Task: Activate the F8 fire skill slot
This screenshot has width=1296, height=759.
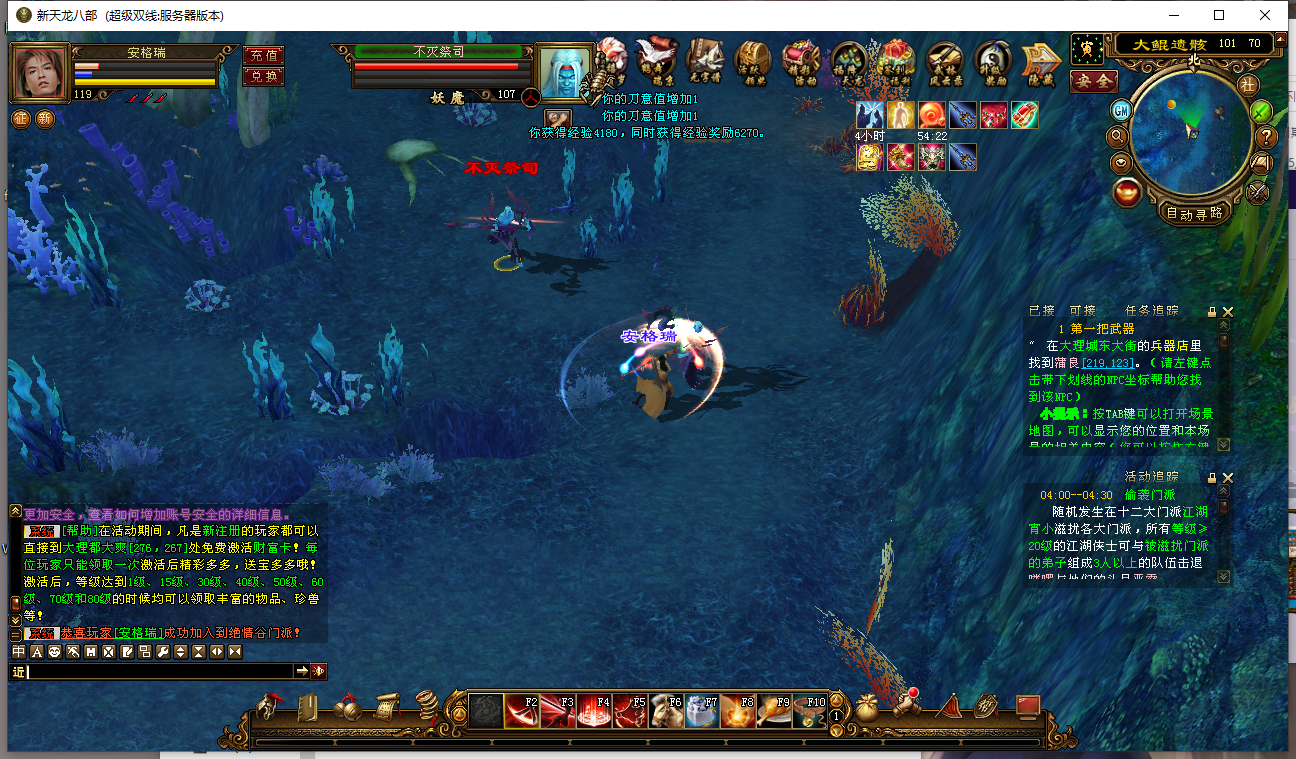Action: tap(738, 711)
